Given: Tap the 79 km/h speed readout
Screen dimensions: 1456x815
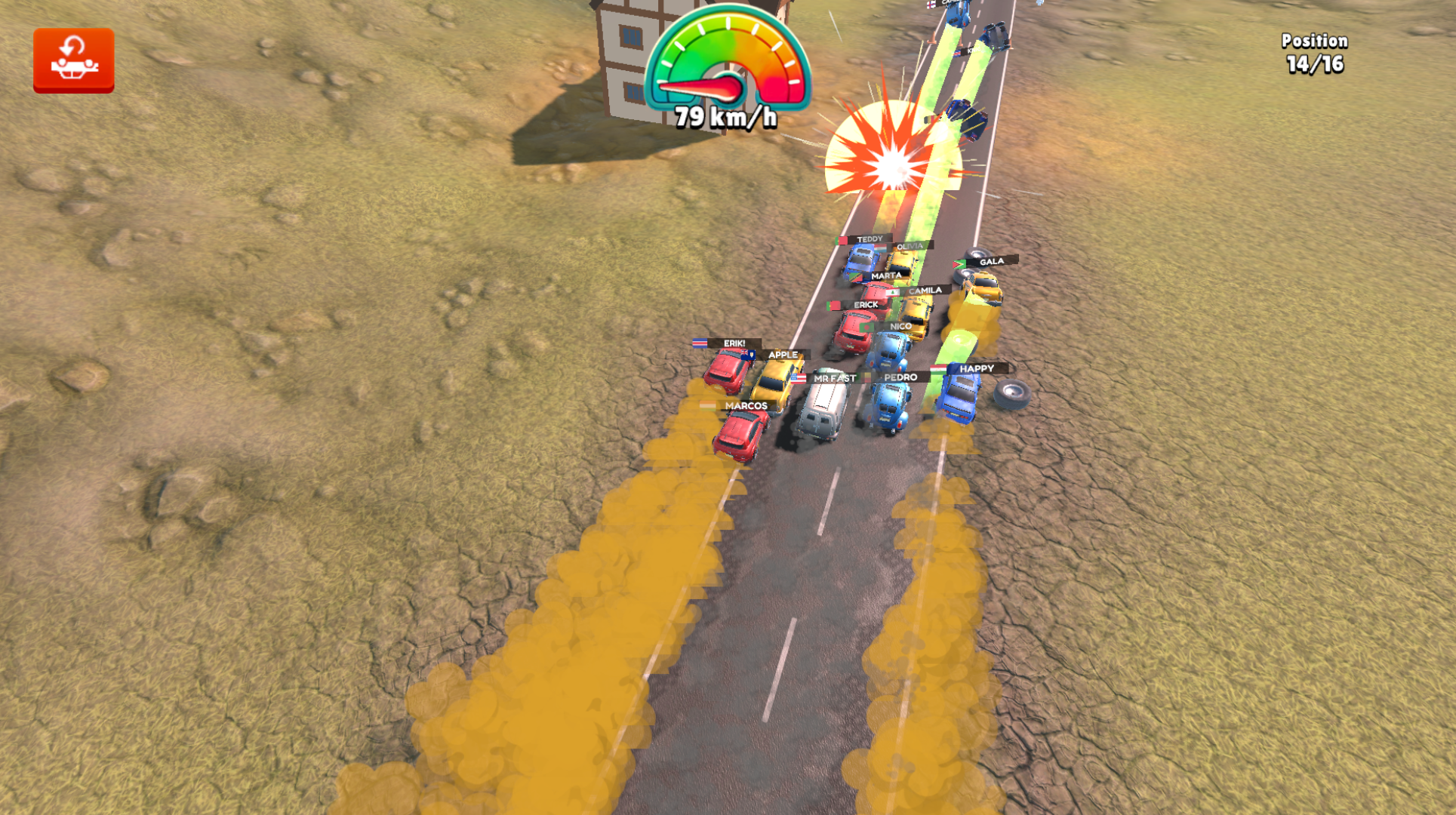Looking at the screenshot, I should [x=725, y=118].
